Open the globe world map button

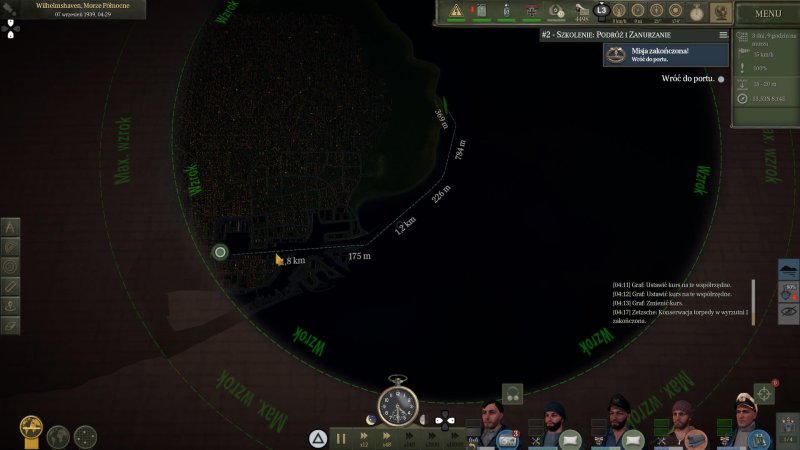coord(58,436)
